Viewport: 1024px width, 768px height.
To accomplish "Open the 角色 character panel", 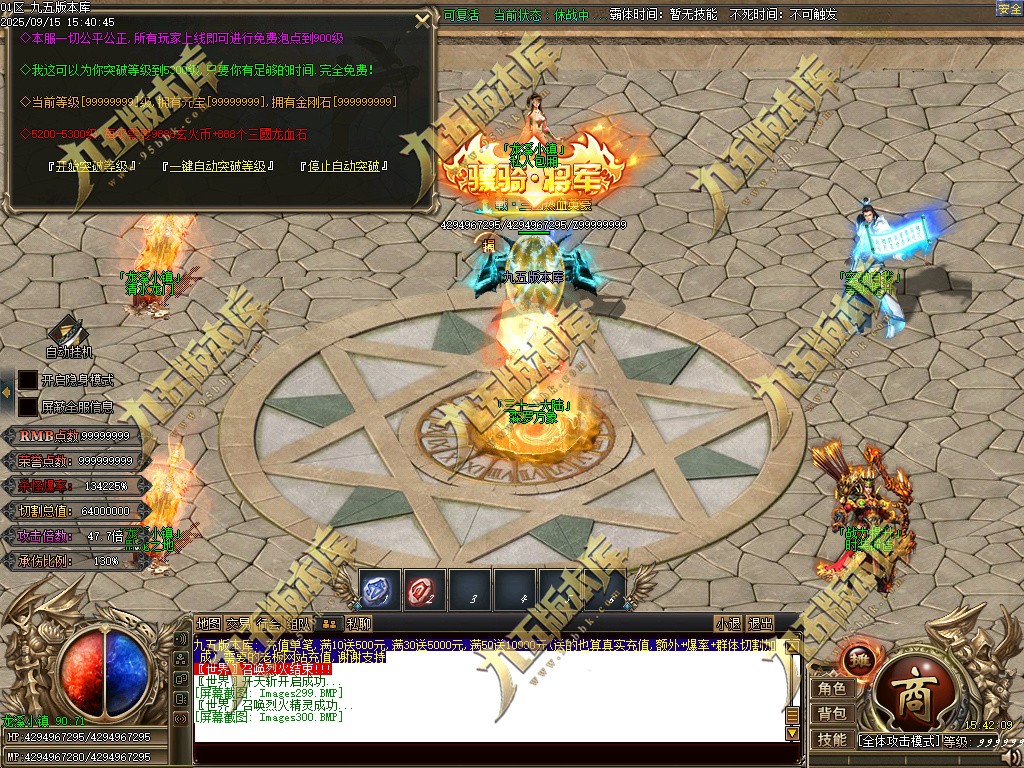I will (x=832, y=689).
